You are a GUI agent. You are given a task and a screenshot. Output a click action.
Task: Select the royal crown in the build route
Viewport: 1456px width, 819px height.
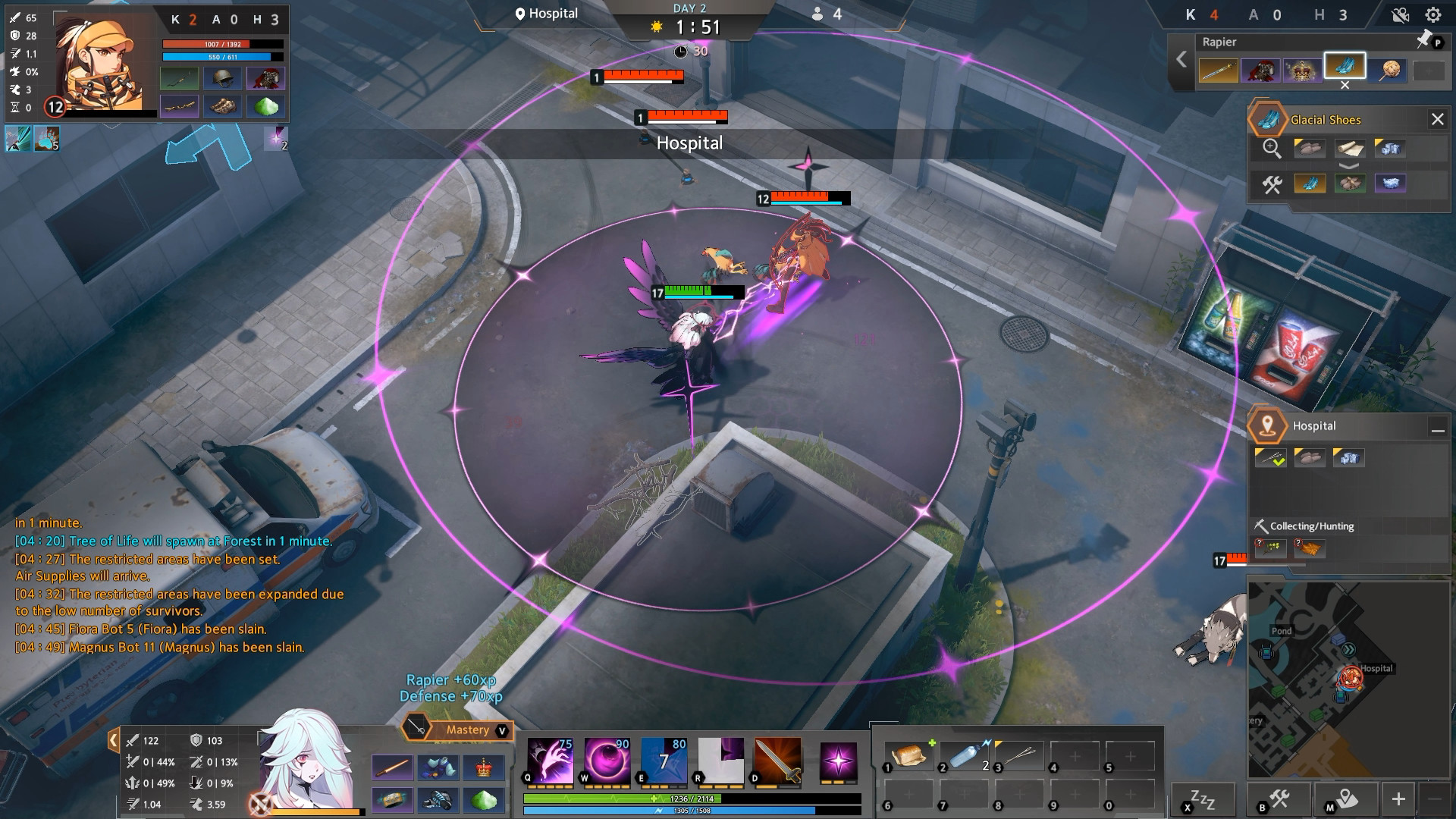pos(1302,71)
